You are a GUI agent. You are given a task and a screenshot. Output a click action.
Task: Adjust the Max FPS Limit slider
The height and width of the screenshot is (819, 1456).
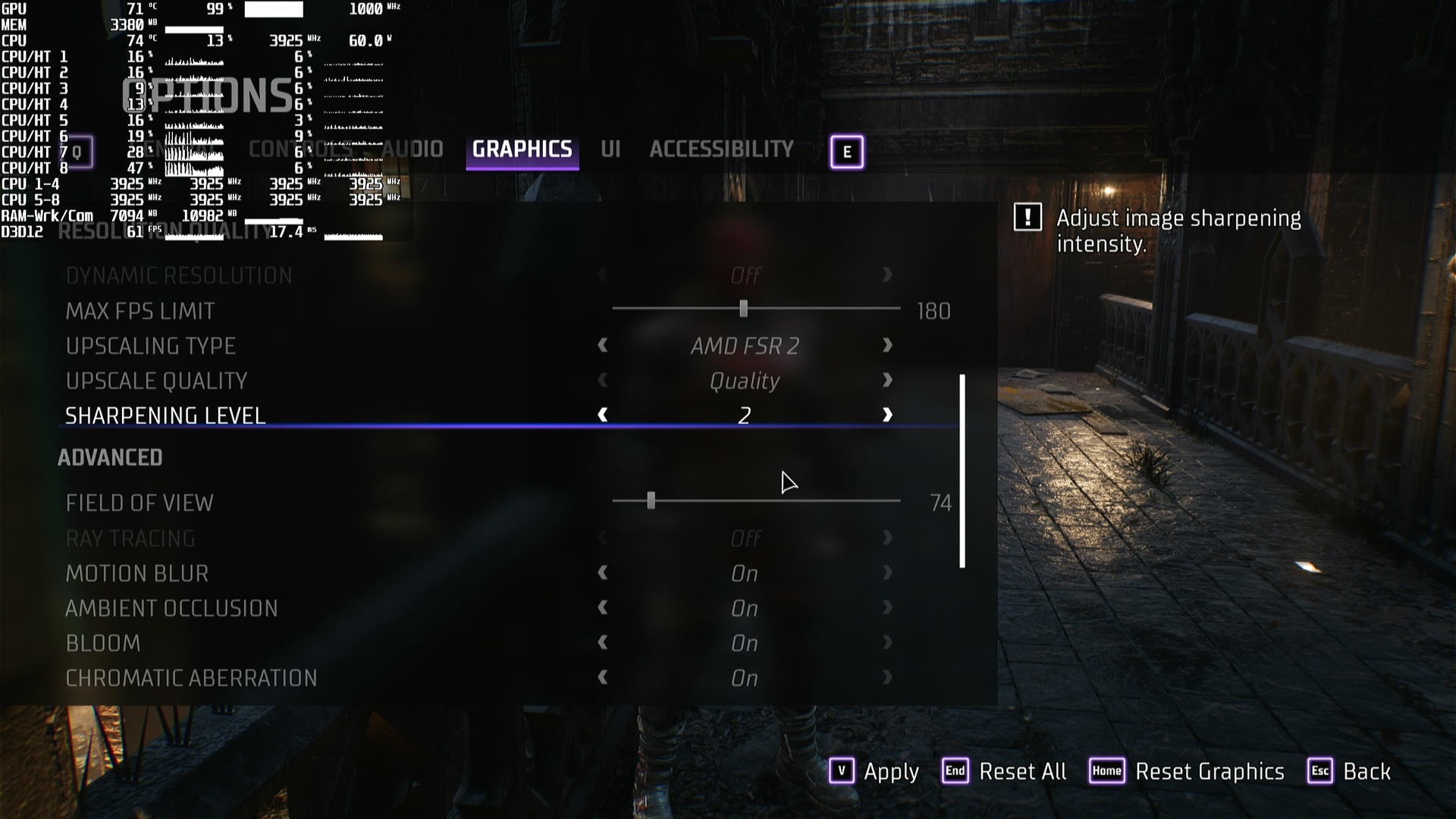pyautogui.click(x=743, y=309)
